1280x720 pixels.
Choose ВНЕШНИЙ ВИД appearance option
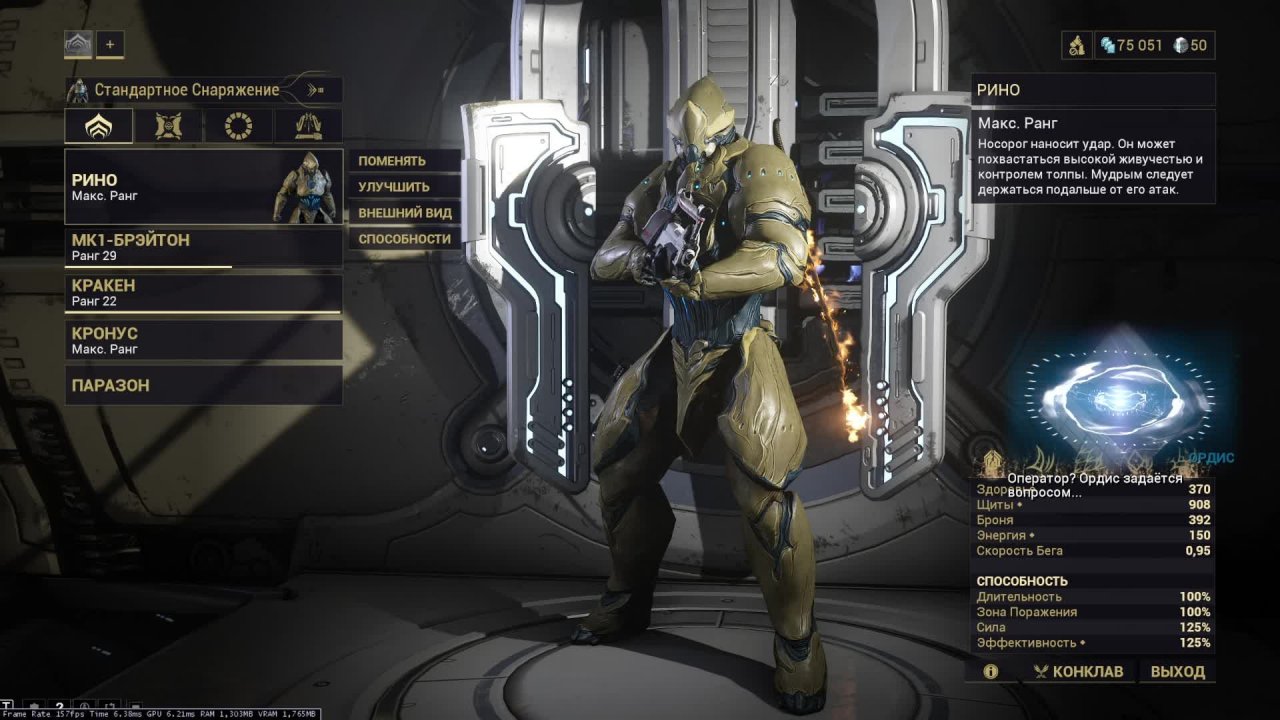(404, 213)
